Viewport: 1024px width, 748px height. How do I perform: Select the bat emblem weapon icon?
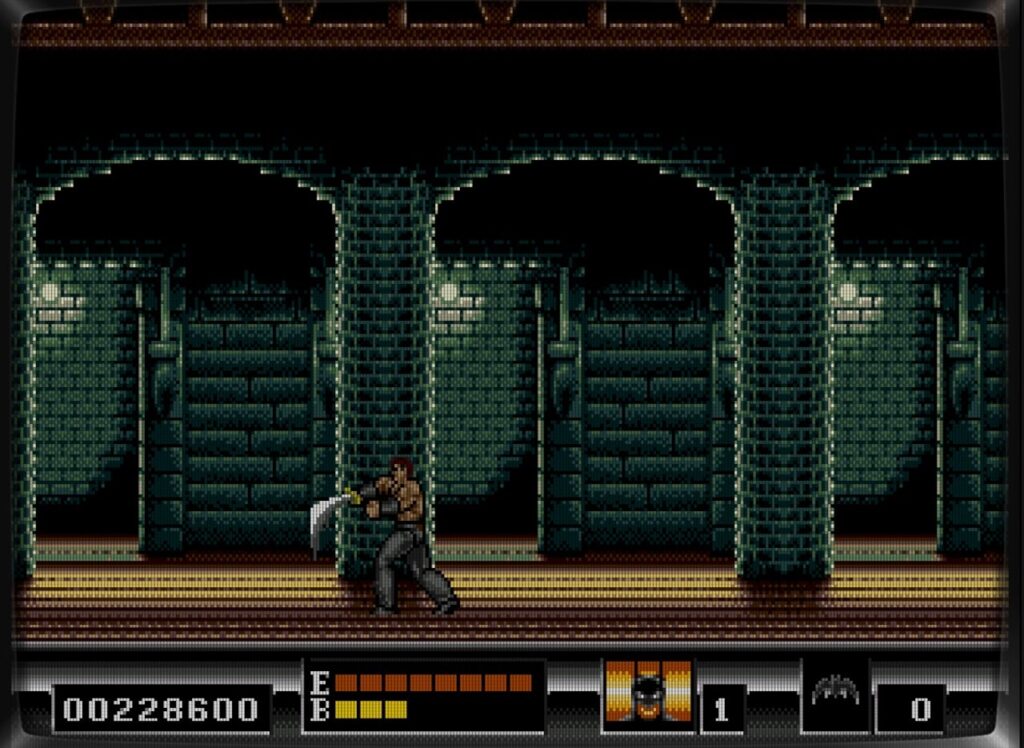(x=834, y=690)
